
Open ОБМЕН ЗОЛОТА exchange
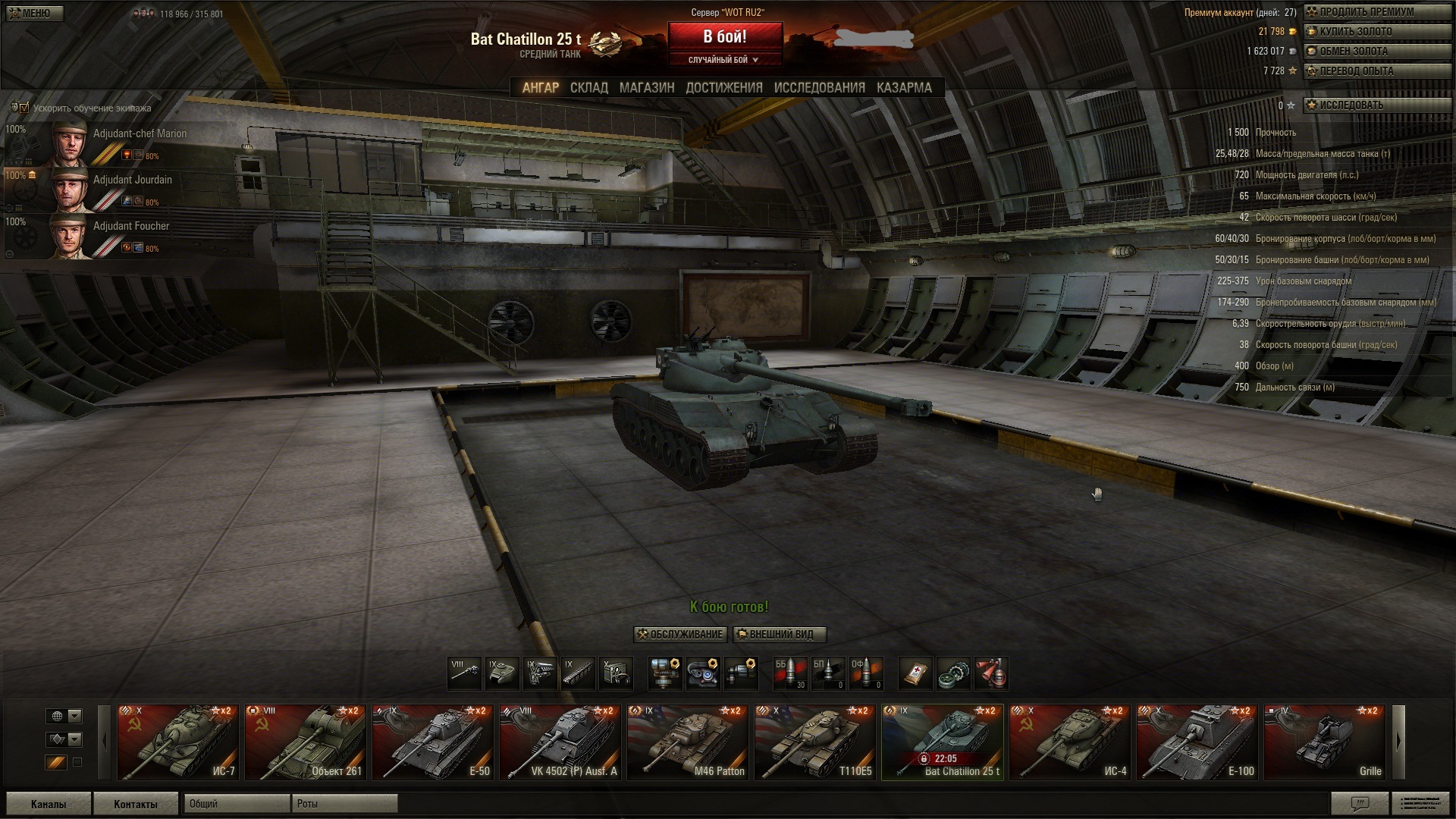1353,52
